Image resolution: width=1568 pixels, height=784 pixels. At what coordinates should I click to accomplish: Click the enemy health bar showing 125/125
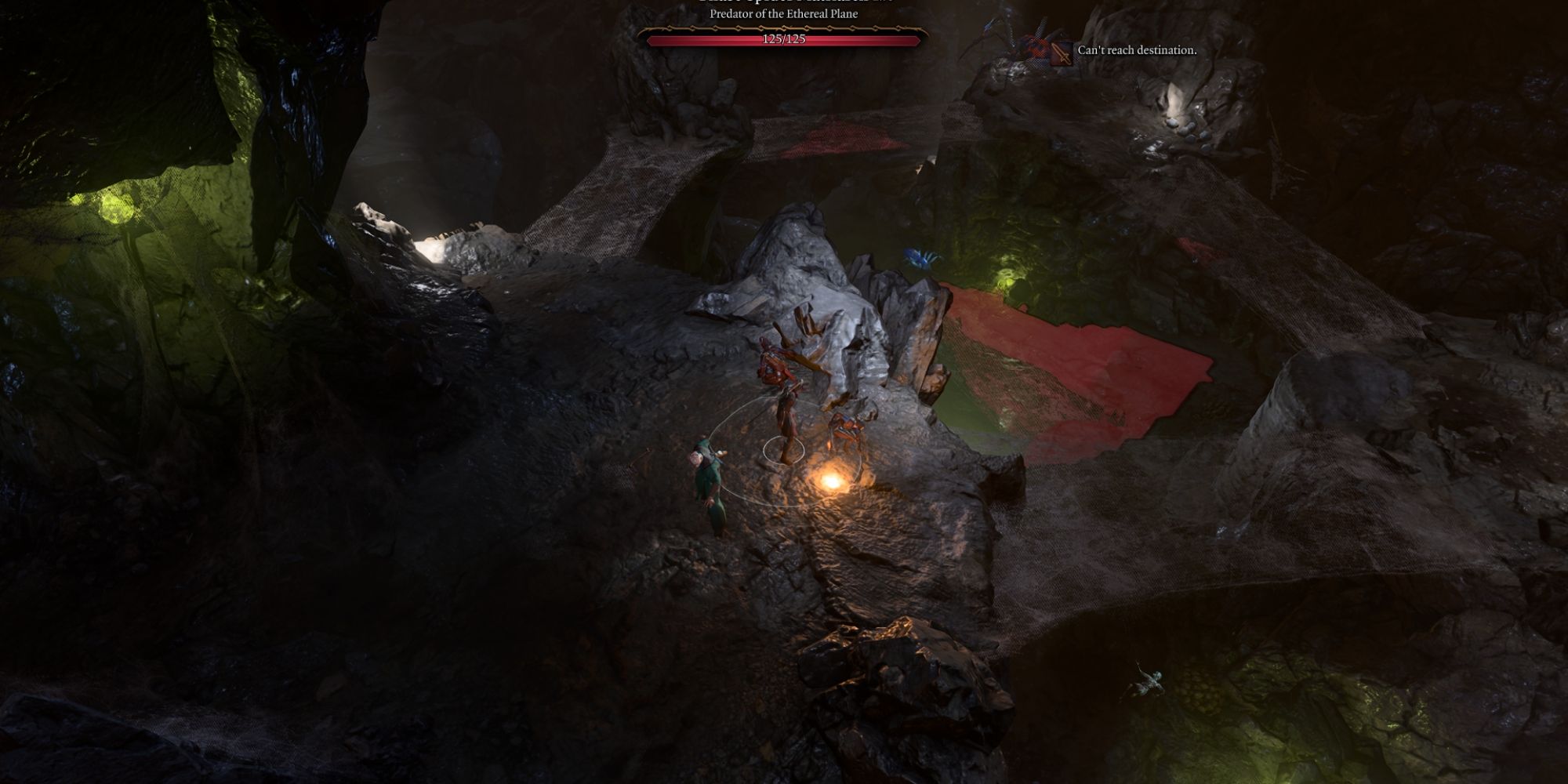[784, 41]
